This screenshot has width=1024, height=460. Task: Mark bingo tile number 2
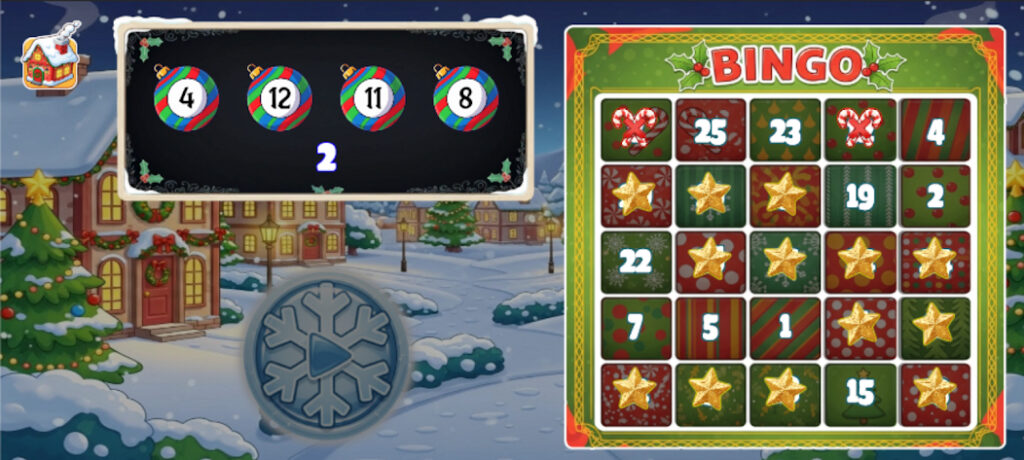coord(935,196)
